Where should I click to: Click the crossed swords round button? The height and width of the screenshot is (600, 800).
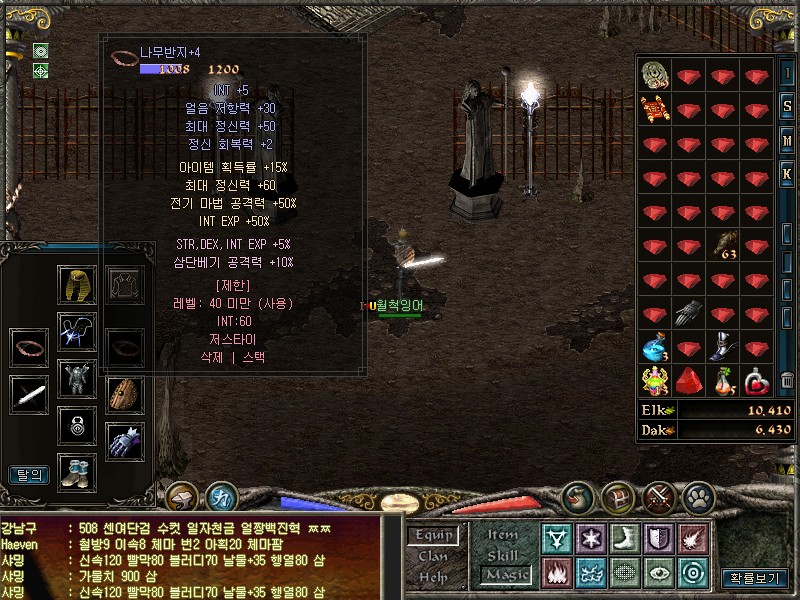point(659,496)
